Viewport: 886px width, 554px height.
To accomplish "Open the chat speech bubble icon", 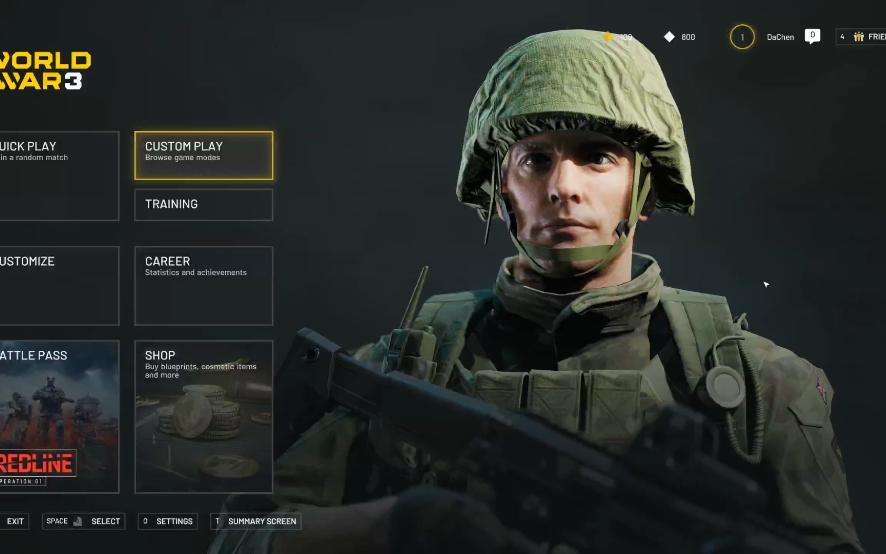I will pos(812,36).
